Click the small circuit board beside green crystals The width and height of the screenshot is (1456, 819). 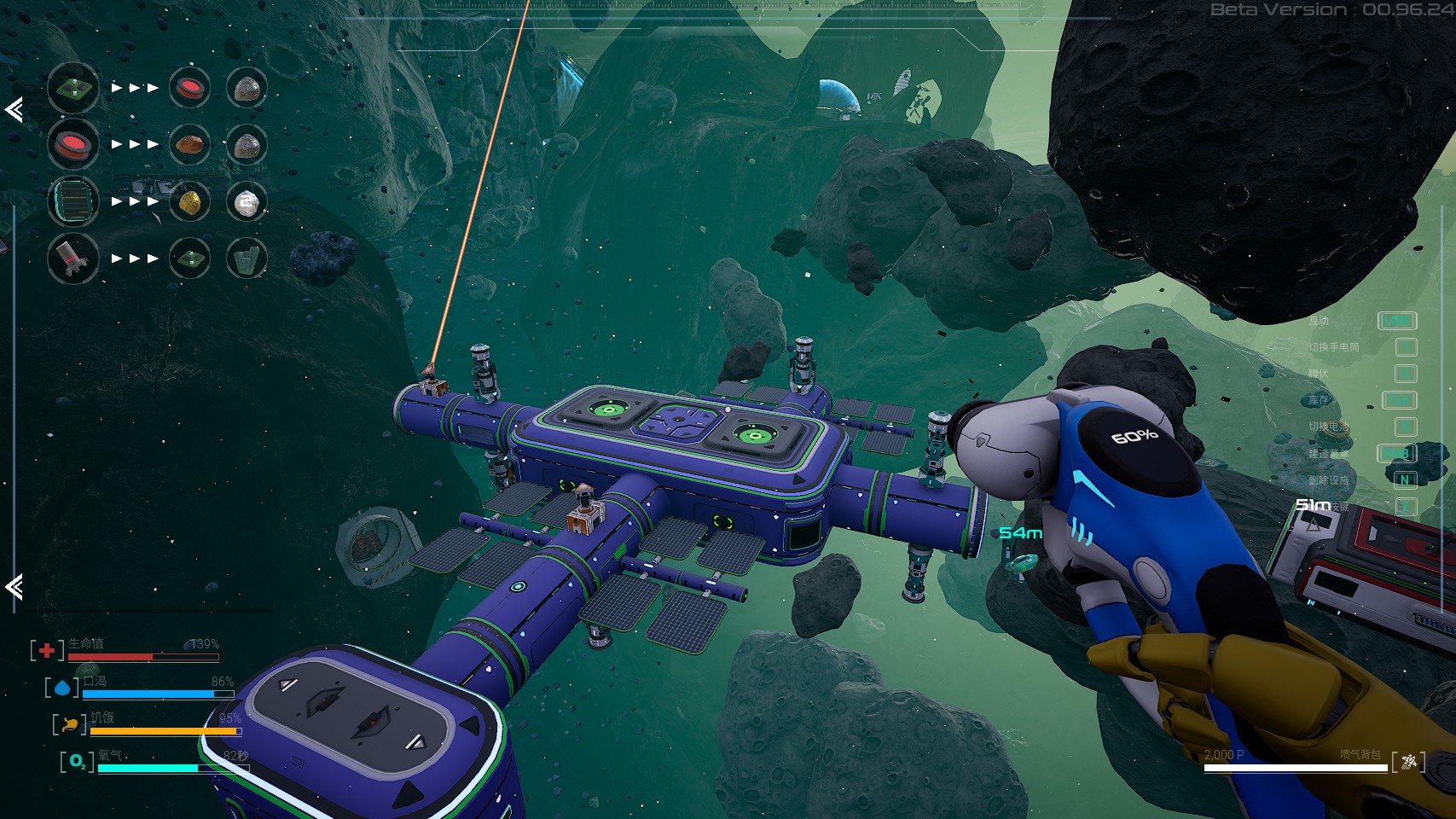coord(189,258)
